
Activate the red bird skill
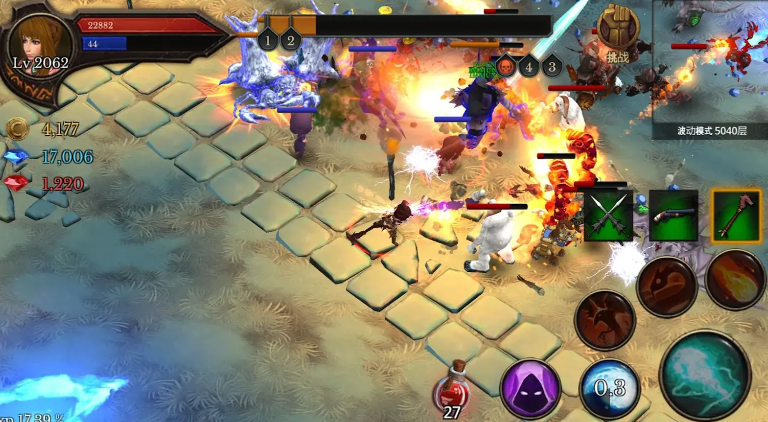coord(605,320)
